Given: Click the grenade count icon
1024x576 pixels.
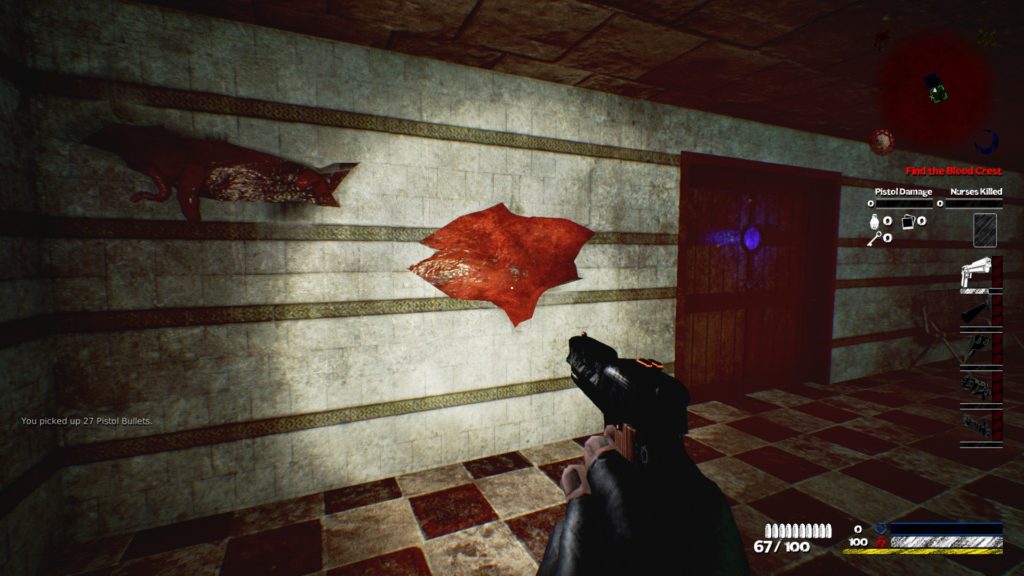Looking at the screenshot, I should [x=874, y=219].
